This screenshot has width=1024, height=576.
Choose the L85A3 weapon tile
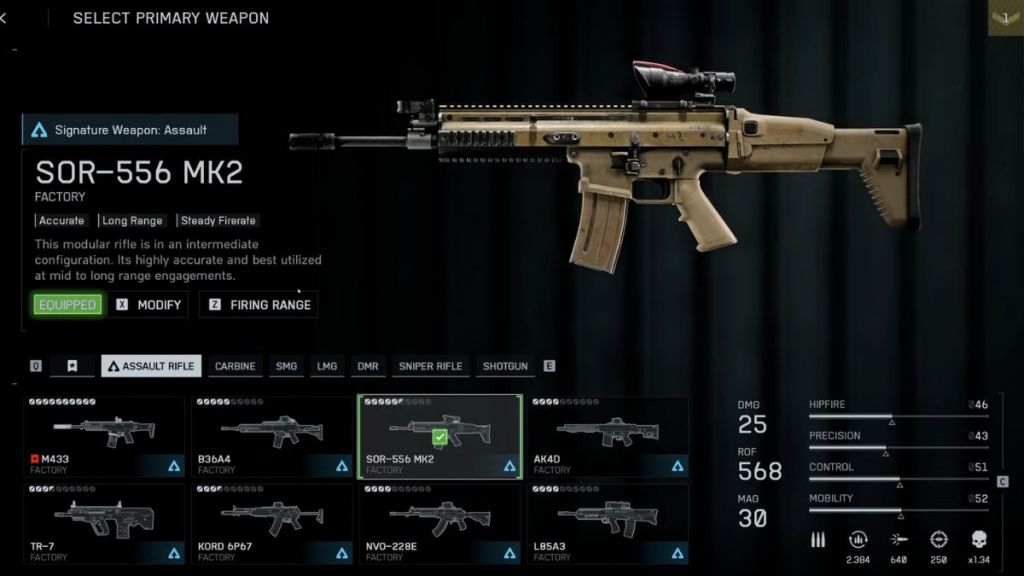[x=608, y=522]
